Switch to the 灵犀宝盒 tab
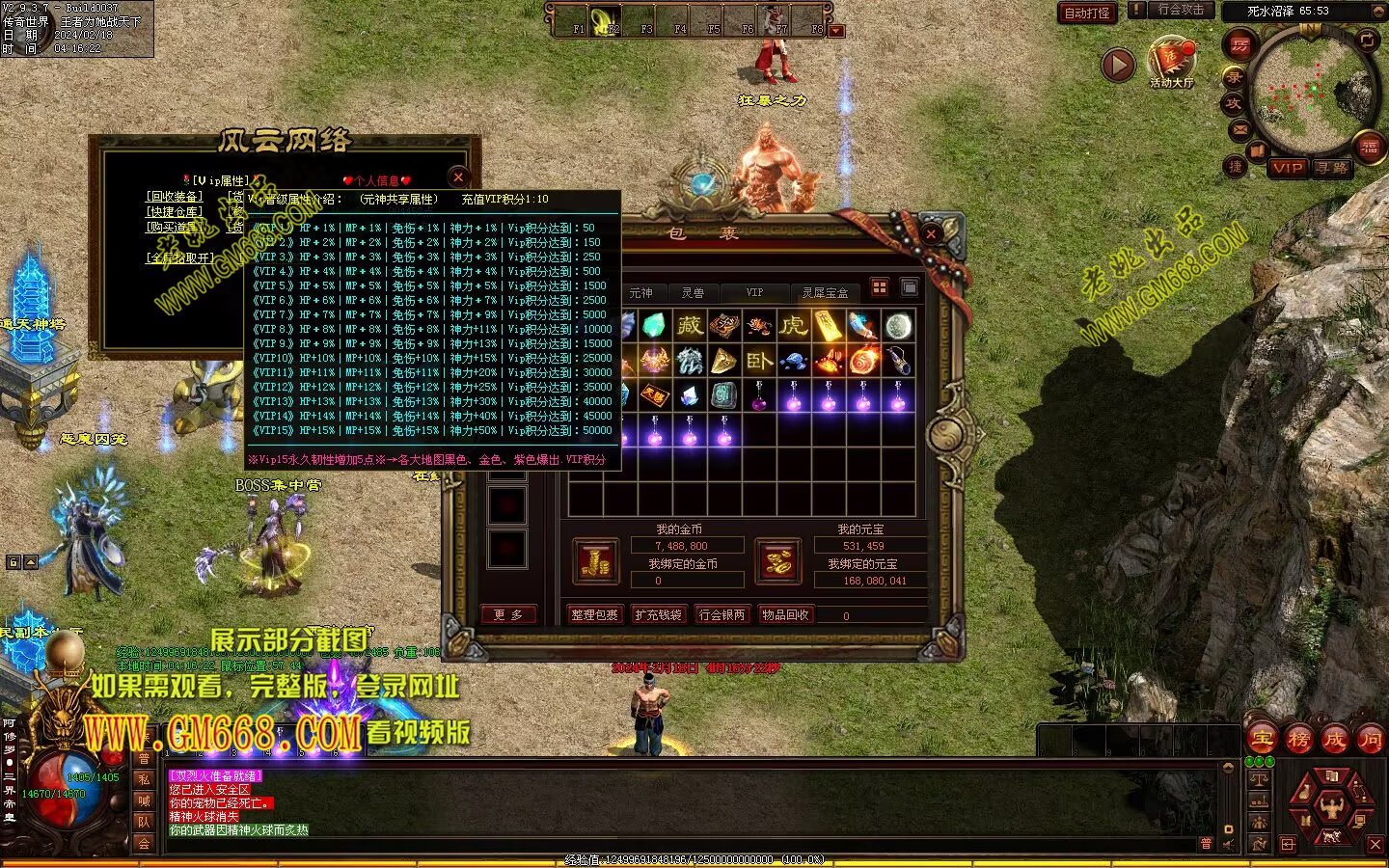This screenshot has width=1389, height=868. pyautogui.click(x=825, y=292)
